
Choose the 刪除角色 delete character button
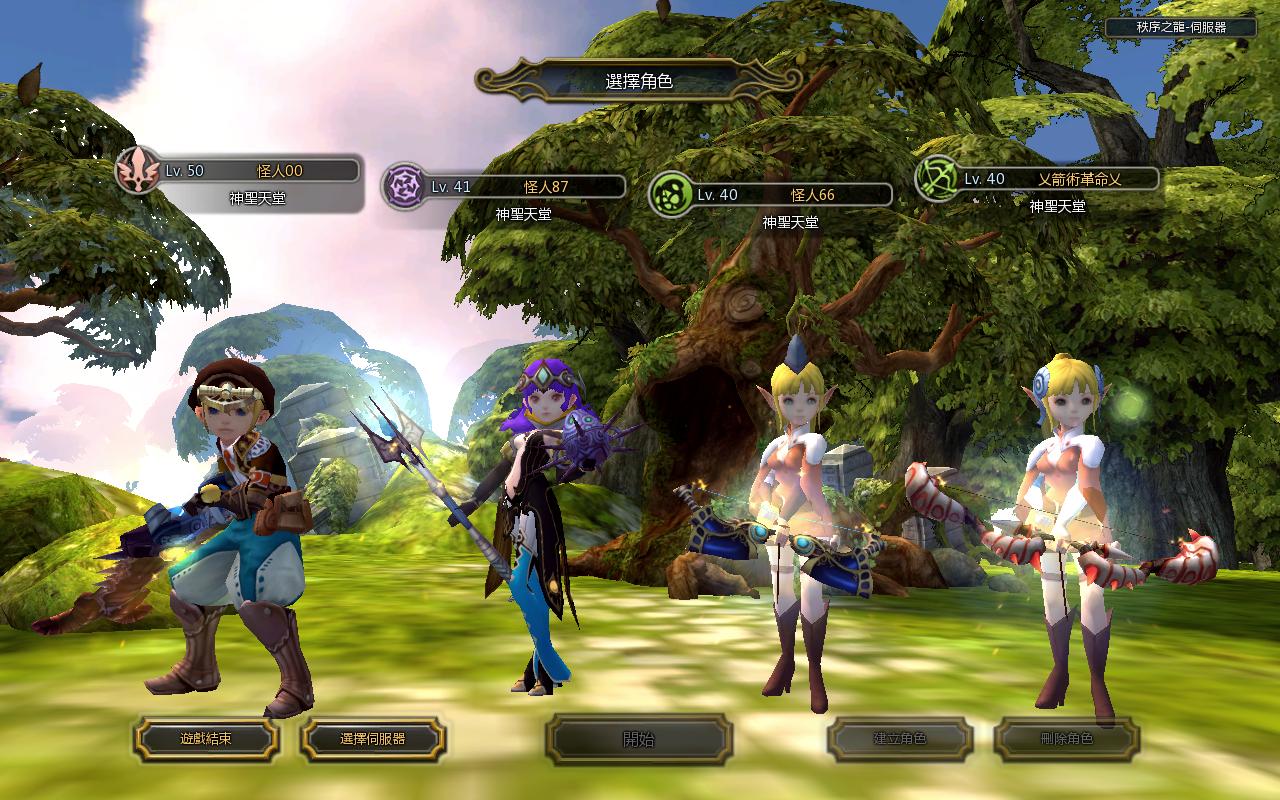click(1066, 739)
